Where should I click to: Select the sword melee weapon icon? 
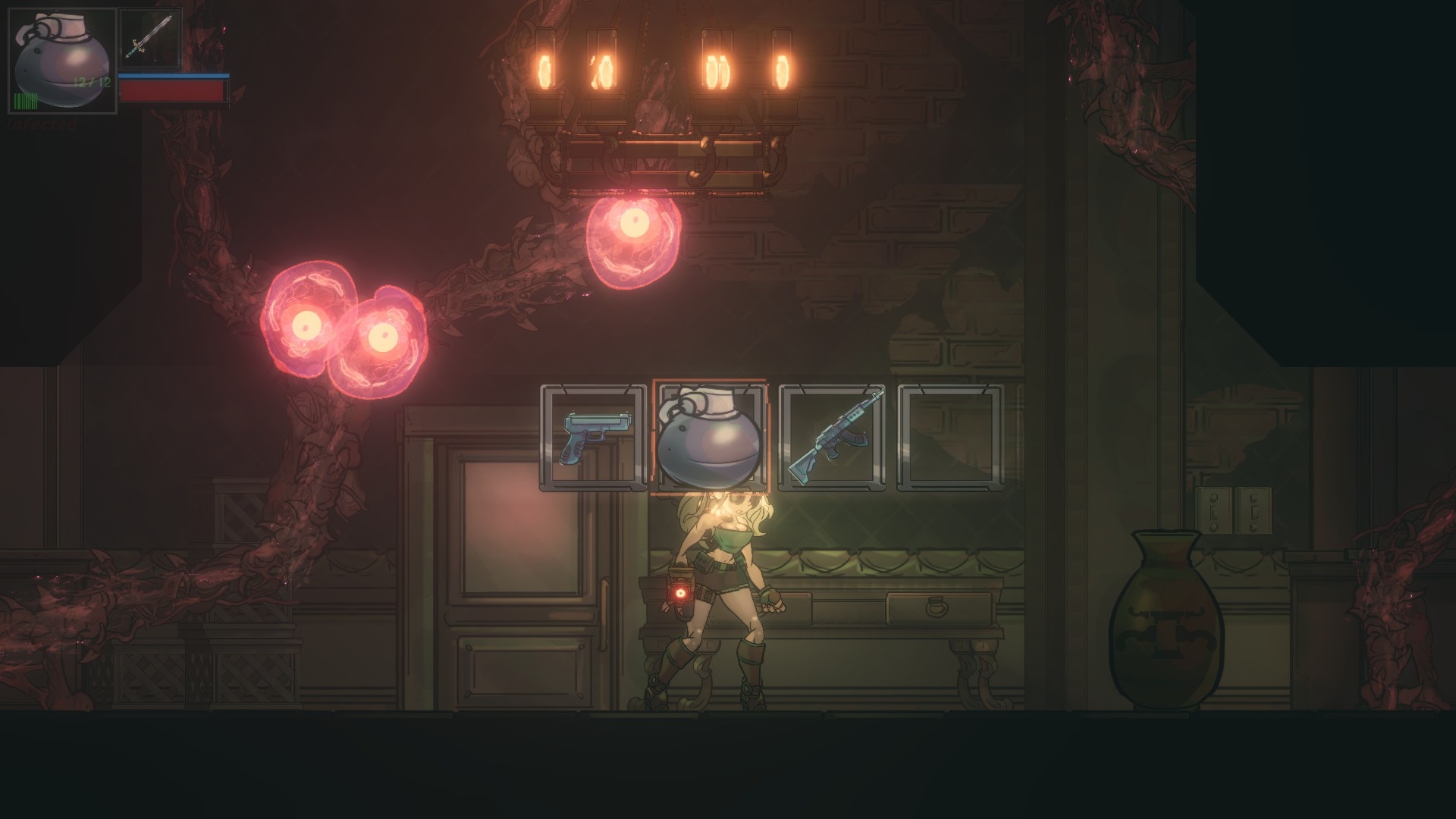[149, 37]
